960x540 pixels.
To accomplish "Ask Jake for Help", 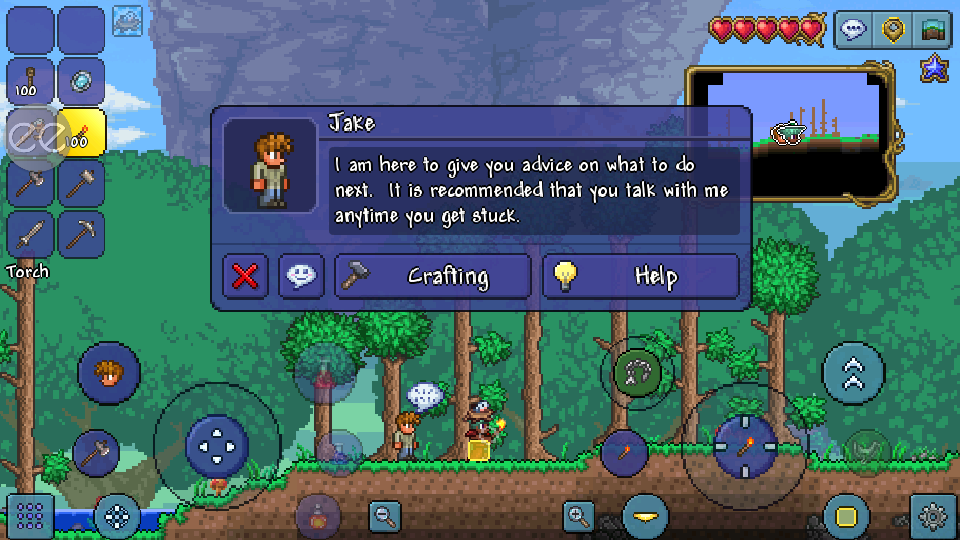I will click(x=641, y=277).
